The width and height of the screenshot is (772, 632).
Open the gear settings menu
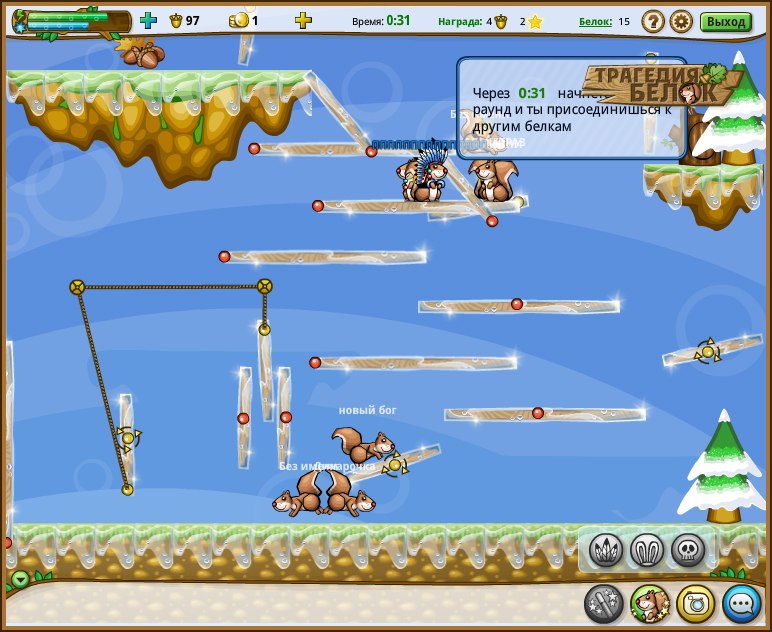(x=681, y=21)
